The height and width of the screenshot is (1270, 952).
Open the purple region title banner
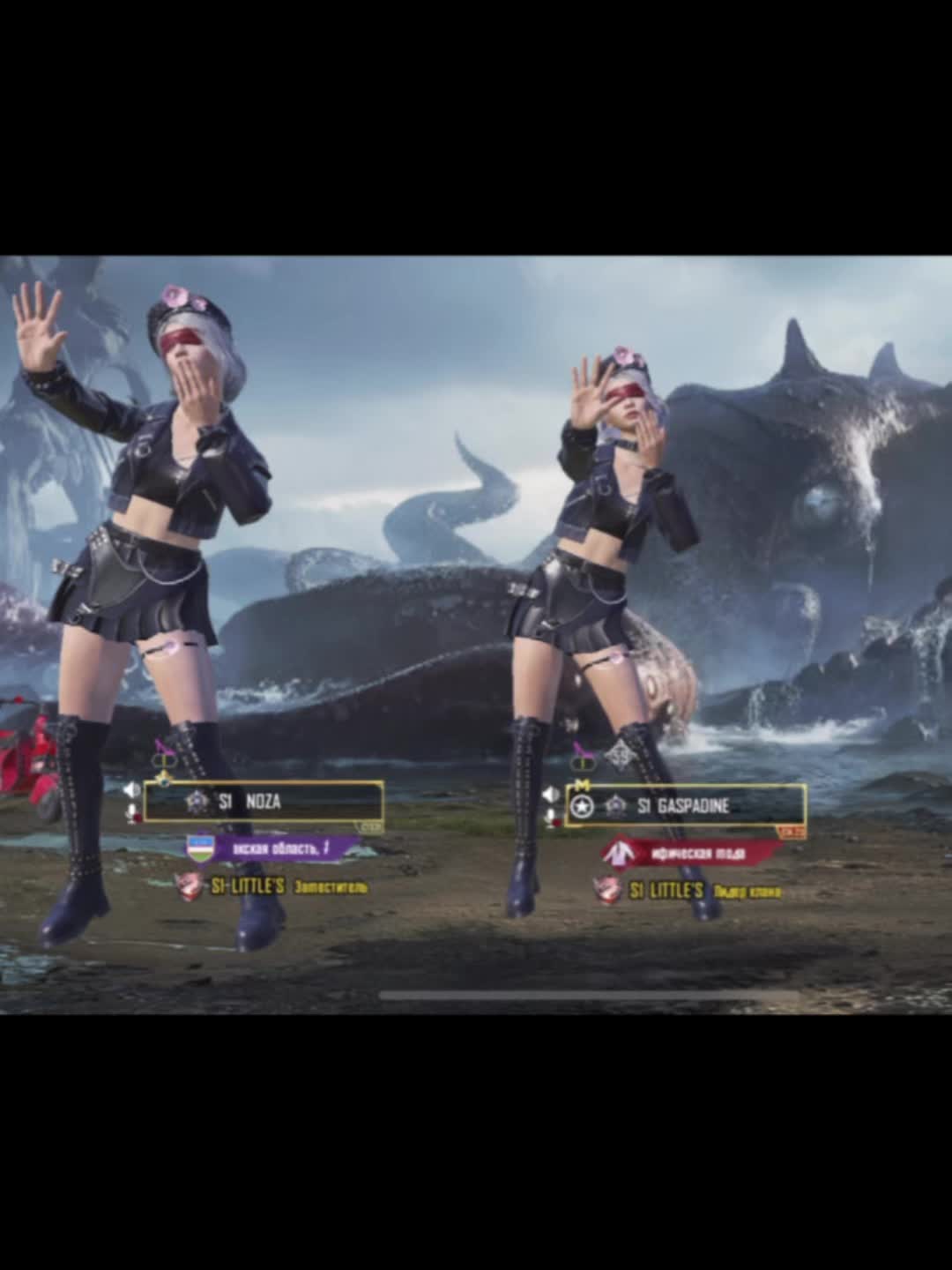click(x=274, y=848)
